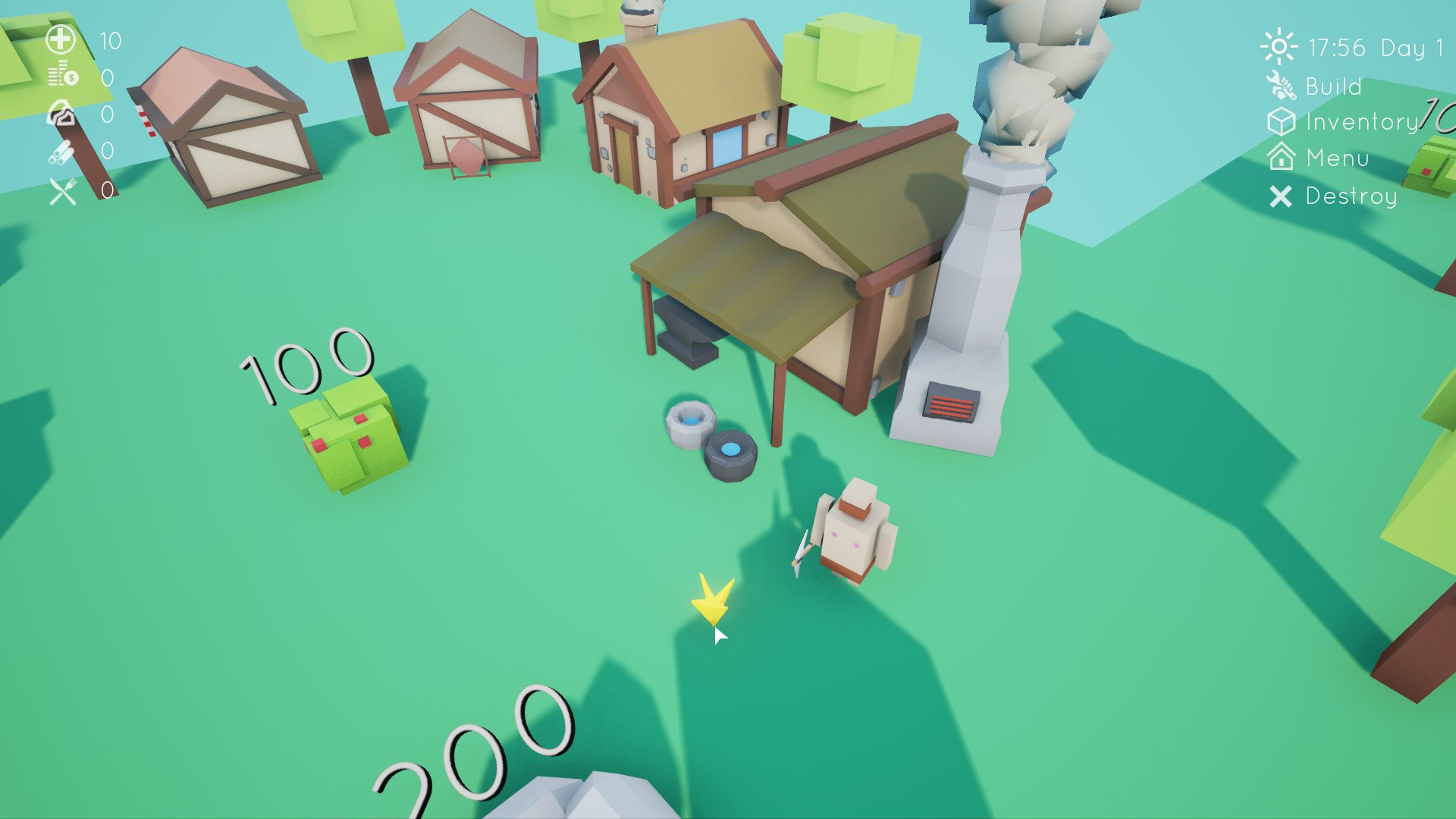Click the health plus icon top left
The image size is (1456, 819).
[59, 39]
